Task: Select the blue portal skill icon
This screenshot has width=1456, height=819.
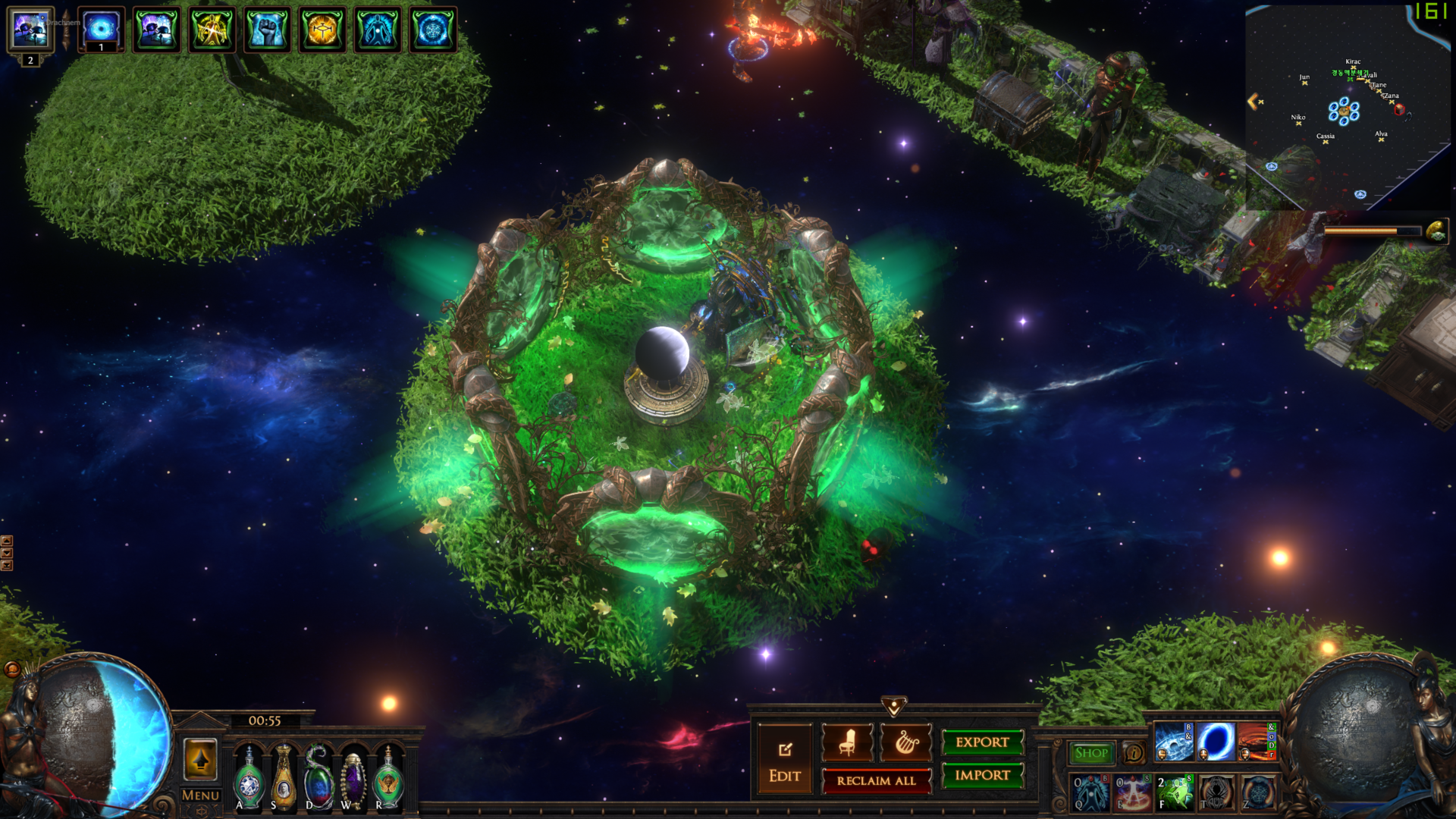Action: pyautogui.click(x=1216, y=741)
